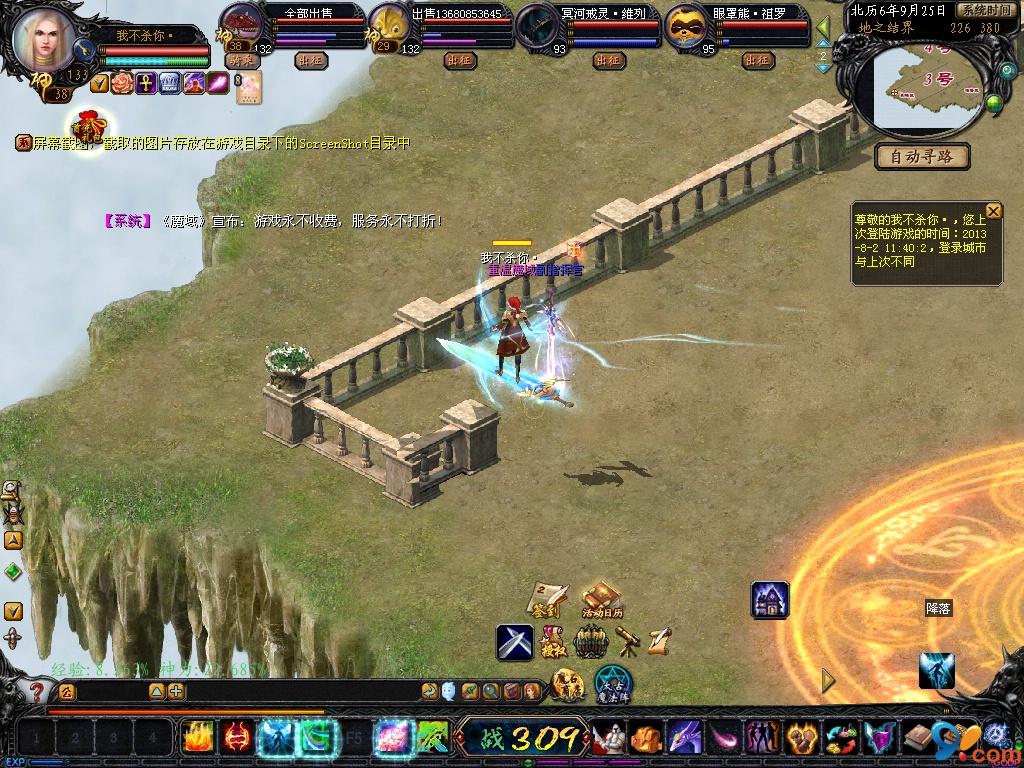
Task: Click the crossed swords icon
Action: (515, 641)
